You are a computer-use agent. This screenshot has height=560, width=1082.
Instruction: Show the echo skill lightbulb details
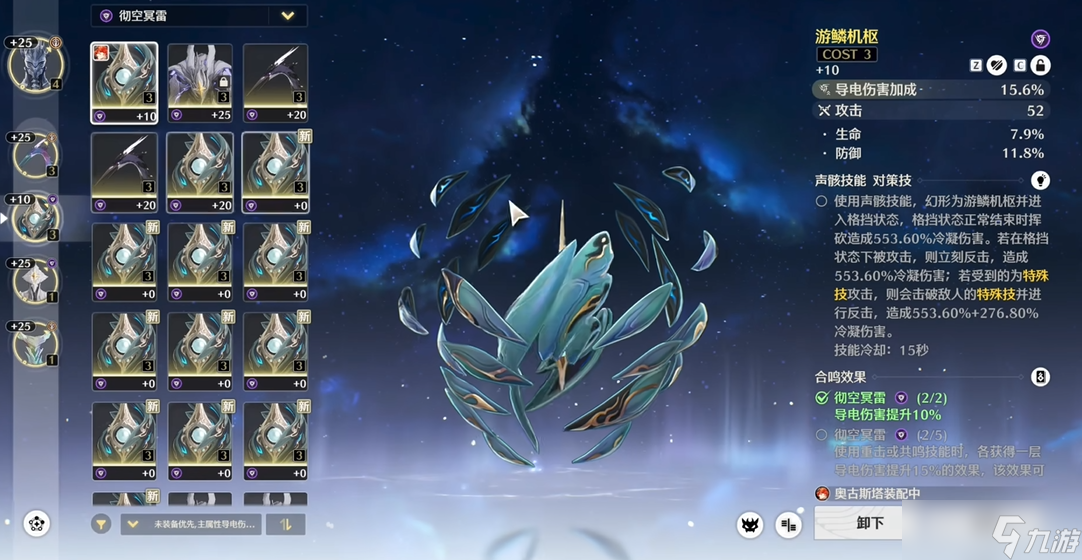1040,181
